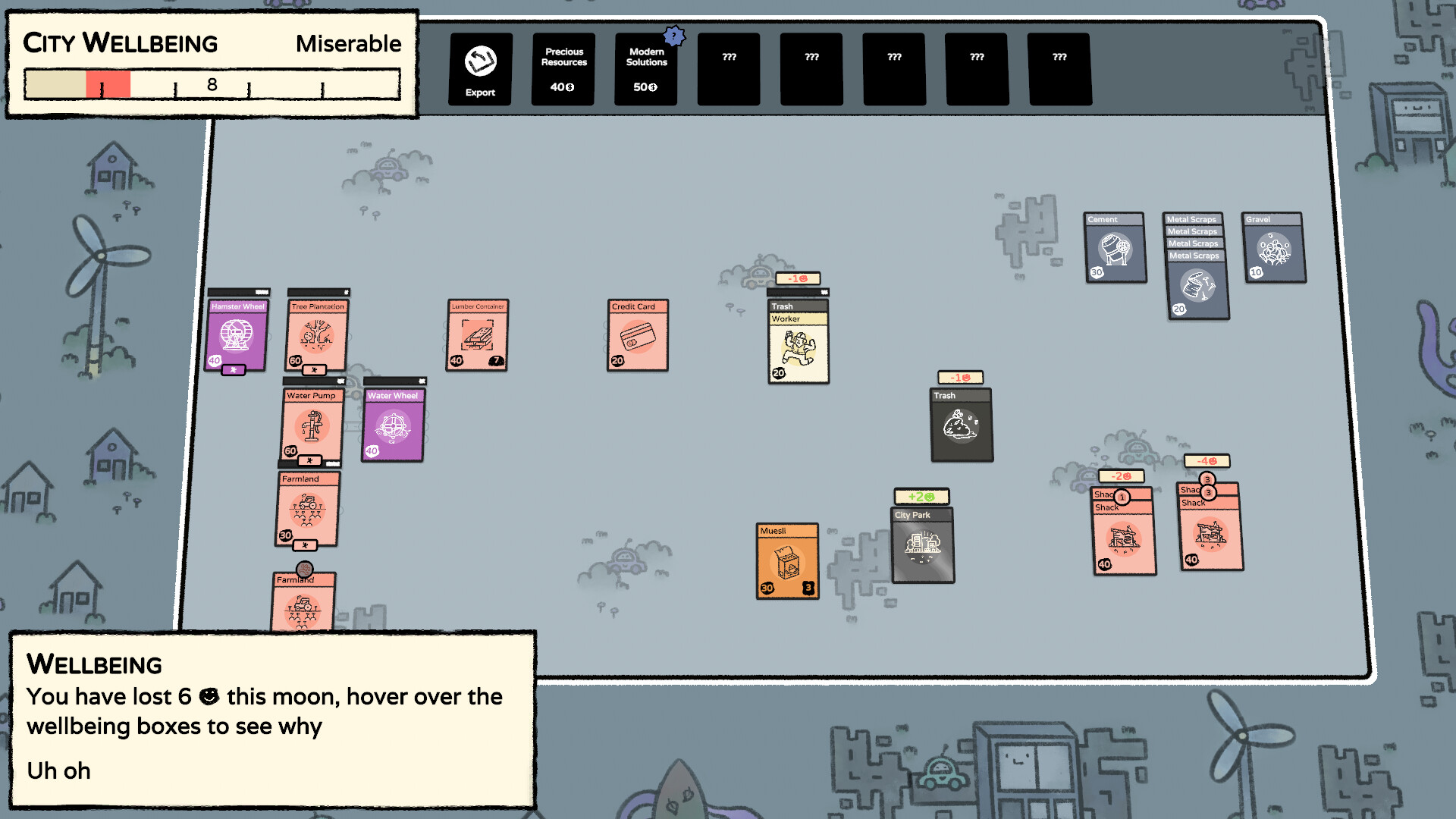Purchase the Modern Solutions pack for 50
Viewport: 1456px width, 819px height.
645,68
